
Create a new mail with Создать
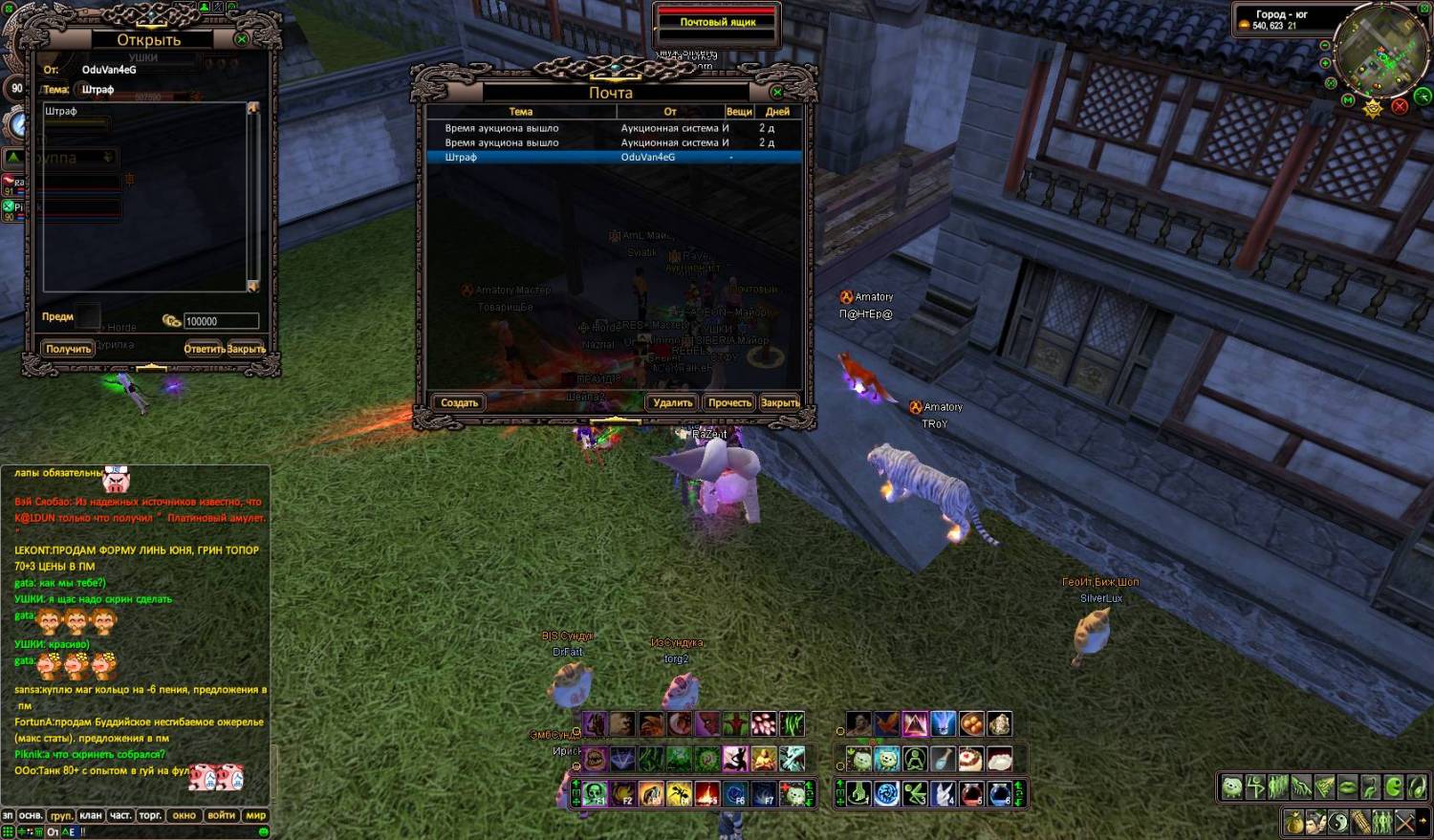[459, 402]
